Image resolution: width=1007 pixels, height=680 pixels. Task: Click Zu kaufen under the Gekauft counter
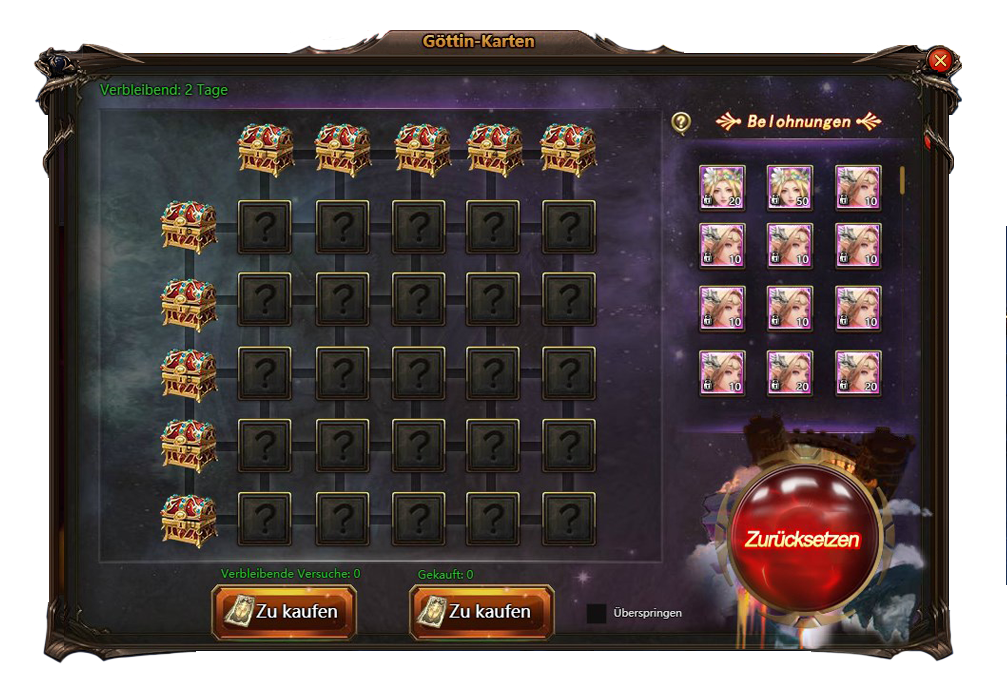pos(482,611)
